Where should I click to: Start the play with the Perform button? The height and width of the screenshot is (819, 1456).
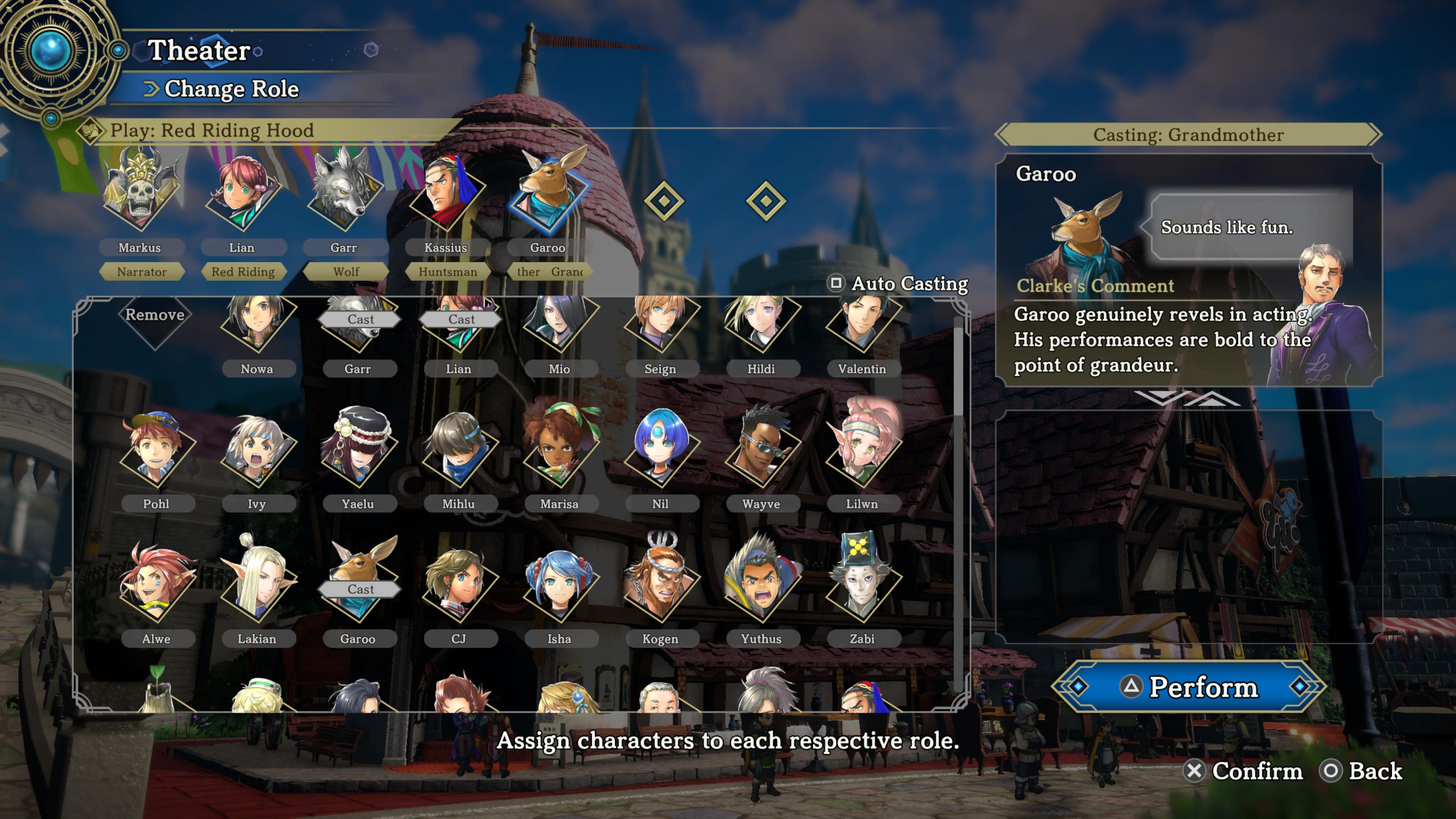(1189, 686)
